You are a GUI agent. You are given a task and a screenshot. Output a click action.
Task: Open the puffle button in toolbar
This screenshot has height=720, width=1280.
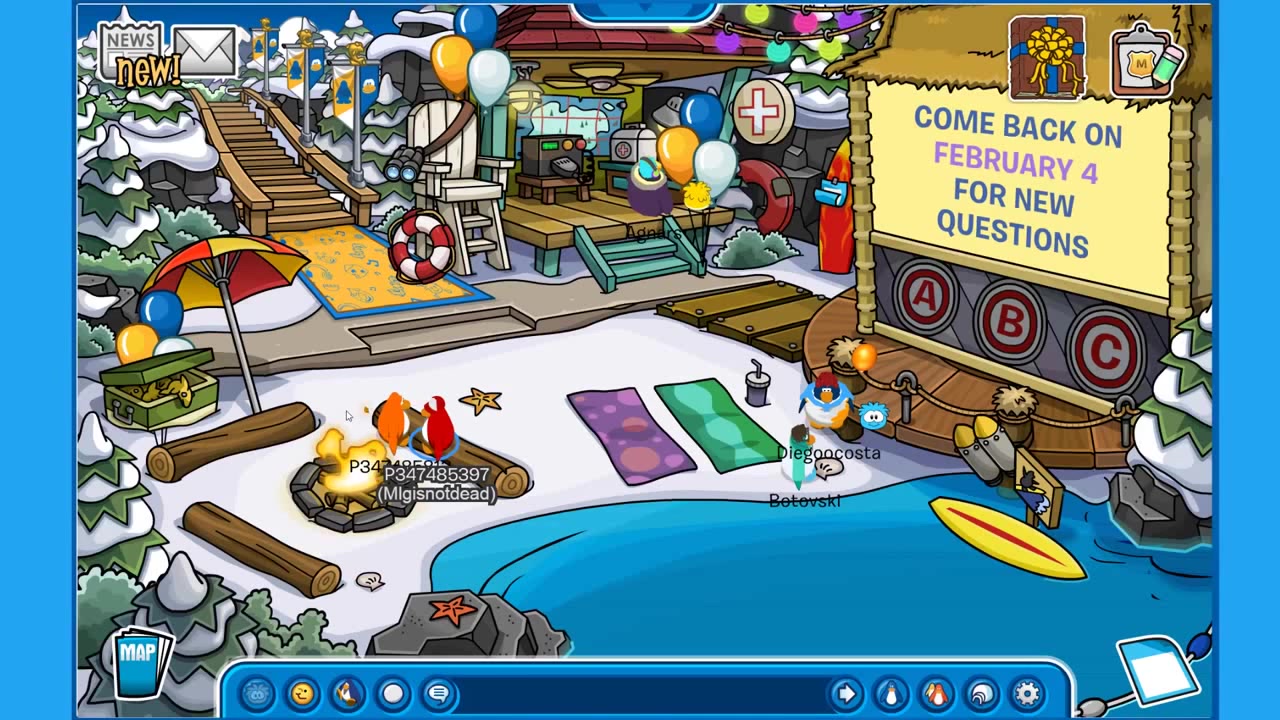[x=258, y=693]
